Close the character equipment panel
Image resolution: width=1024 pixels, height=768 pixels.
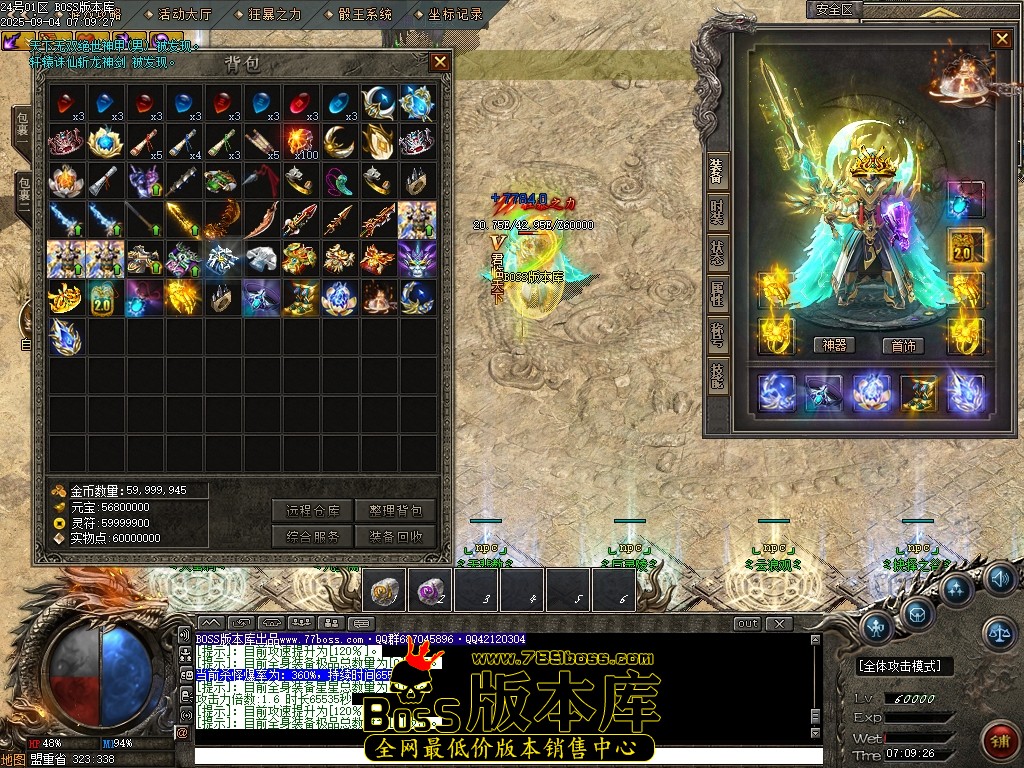tap(1001, 39)
